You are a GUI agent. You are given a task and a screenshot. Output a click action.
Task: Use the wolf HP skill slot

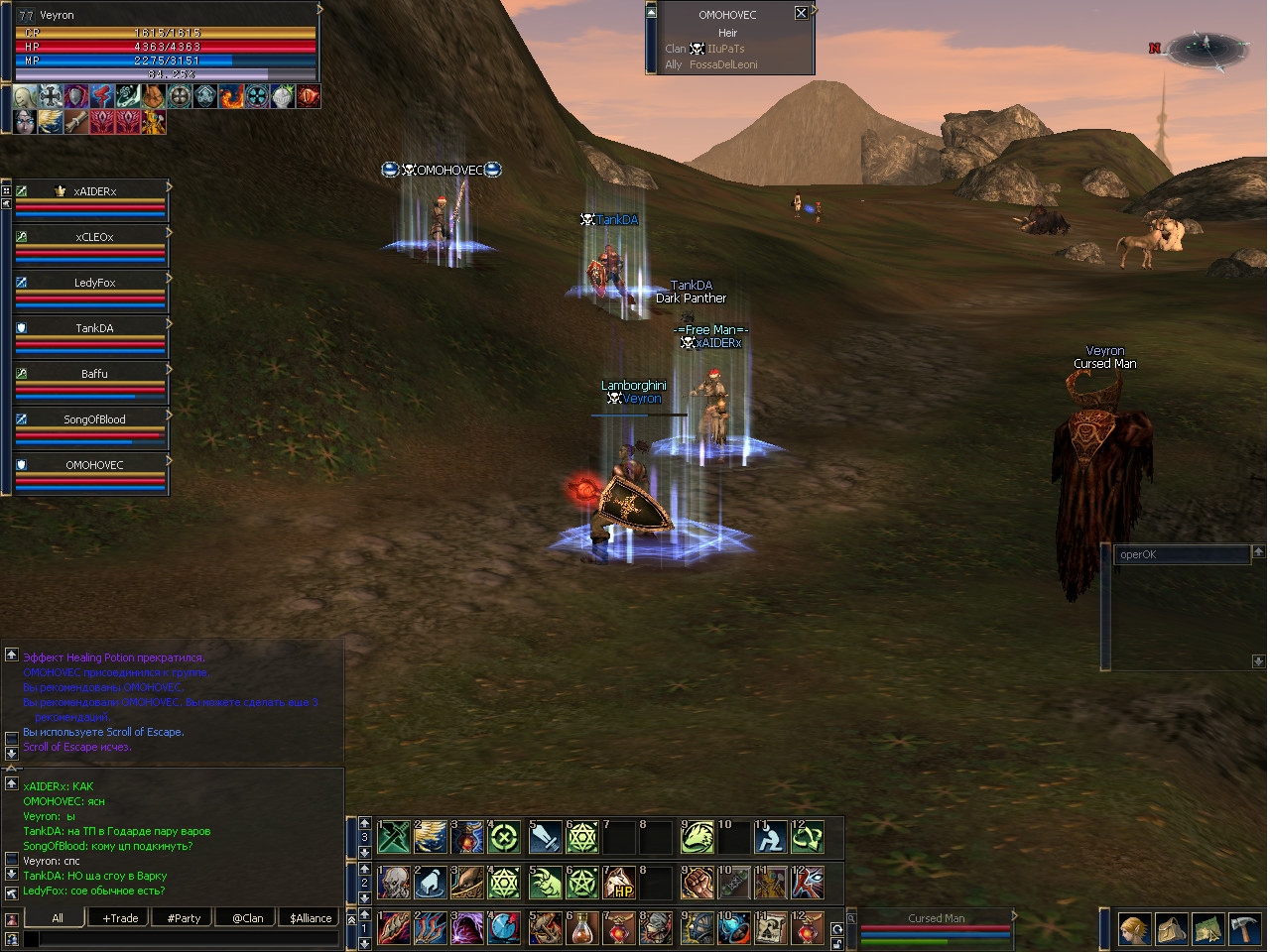619,883
